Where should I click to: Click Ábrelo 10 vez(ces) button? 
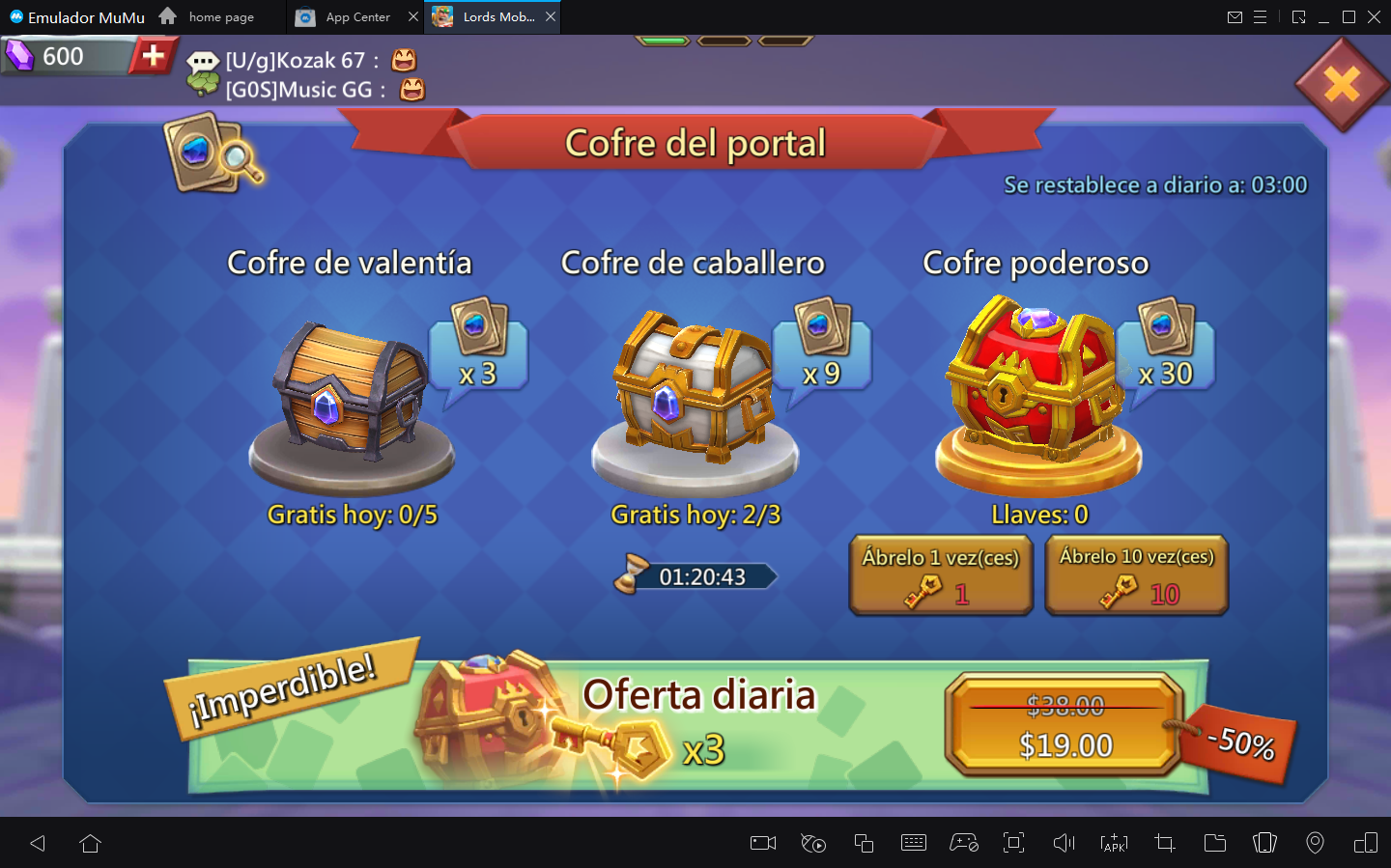point(1136,575)
